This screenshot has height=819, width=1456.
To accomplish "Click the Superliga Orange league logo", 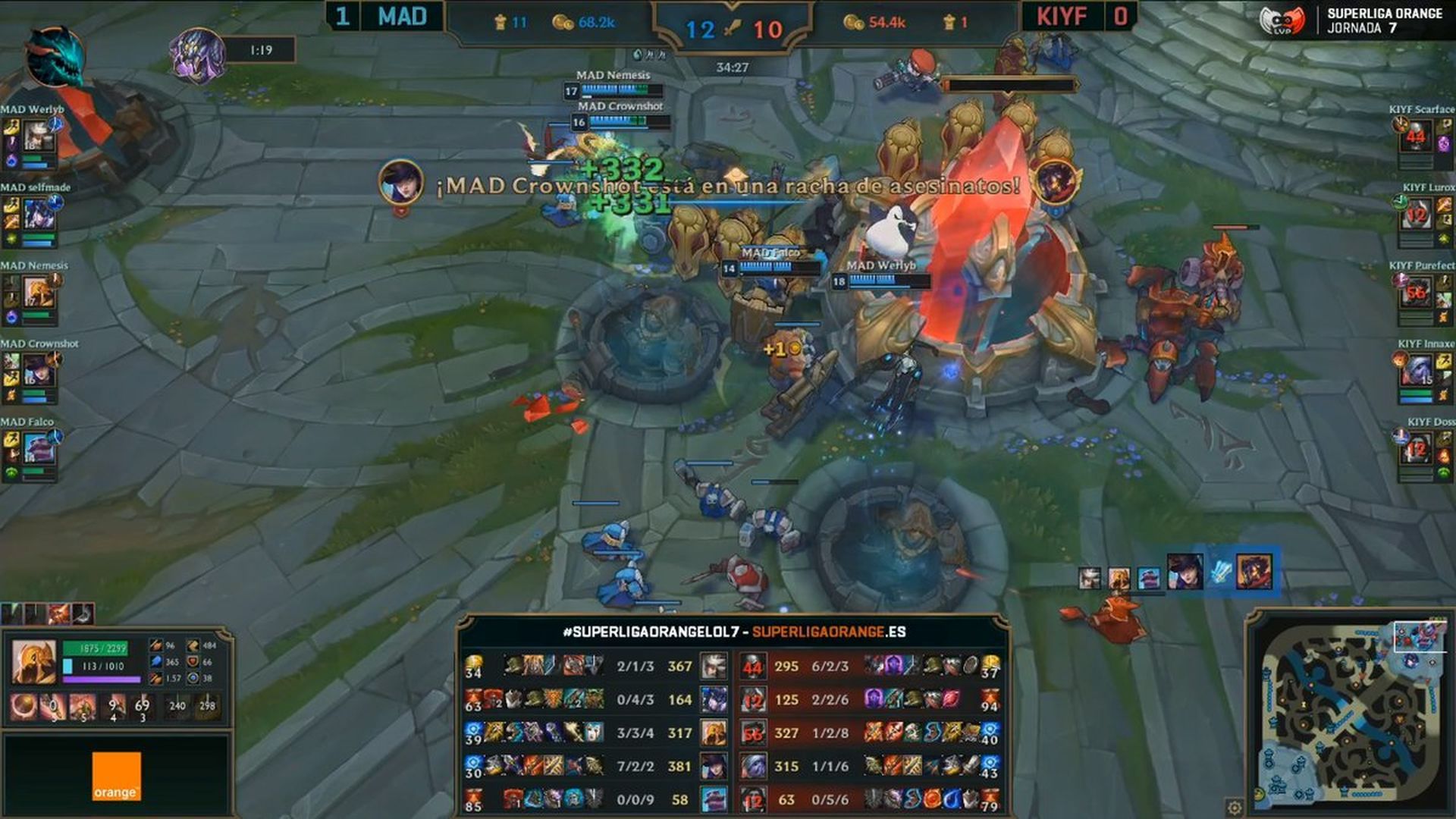I will tap(1282, 21).
